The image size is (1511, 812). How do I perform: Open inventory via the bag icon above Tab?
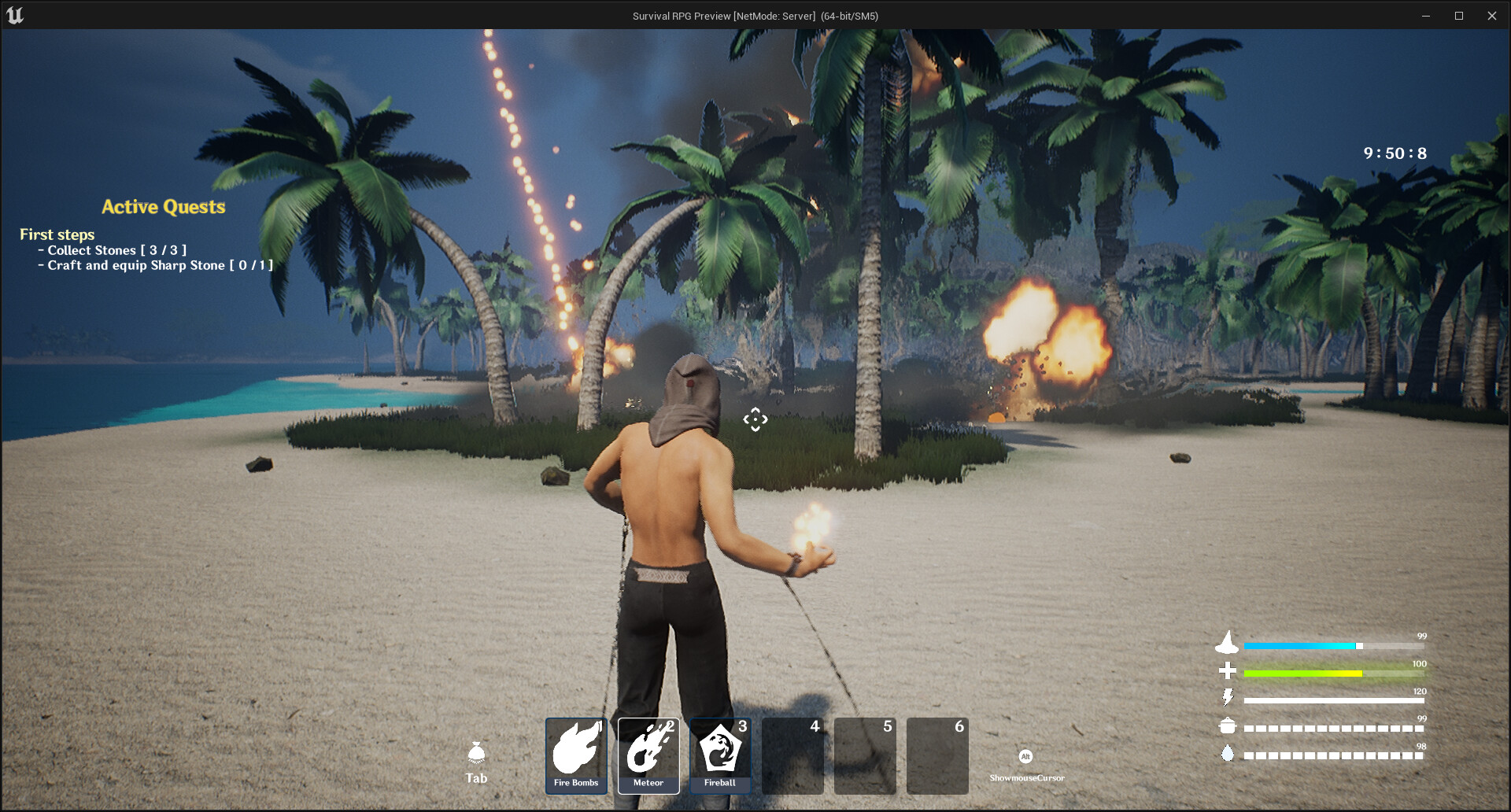[x=477, y=753]
